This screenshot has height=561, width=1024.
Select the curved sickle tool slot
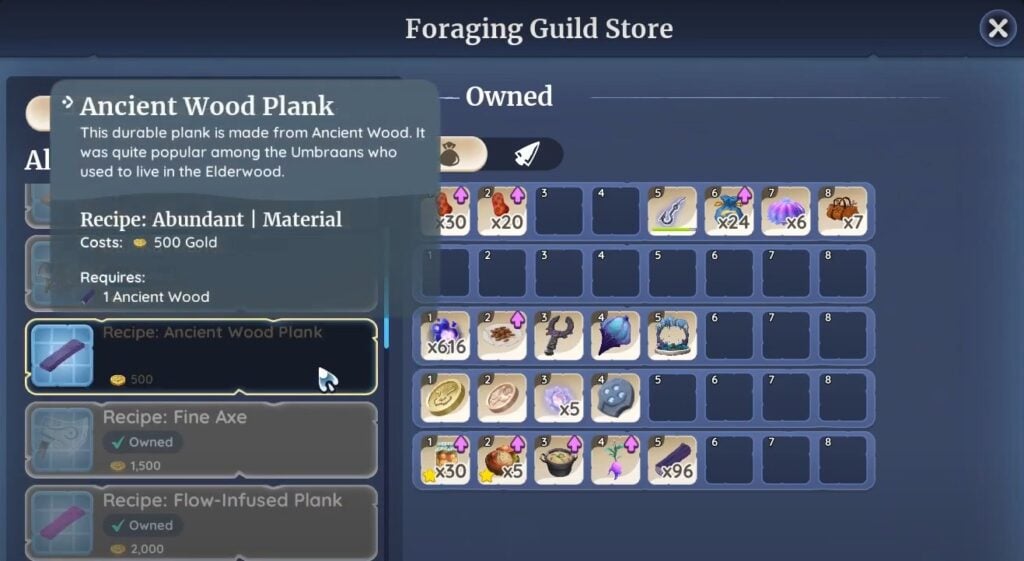pos(672,211)
